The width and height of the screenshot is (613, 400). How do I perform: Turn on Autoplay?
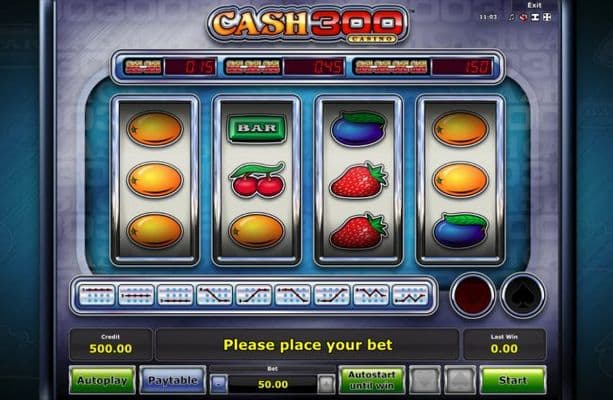click(x=102, y=380)
